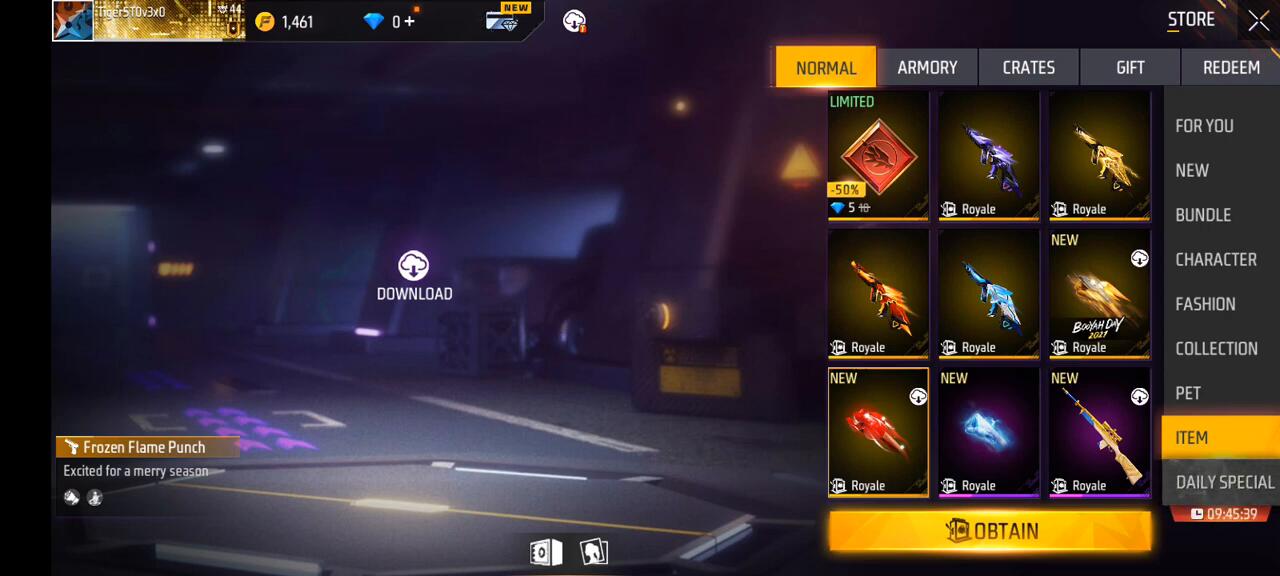View the COLLECTION category
Screen dimensions: 1280x576
point(1216,348)
